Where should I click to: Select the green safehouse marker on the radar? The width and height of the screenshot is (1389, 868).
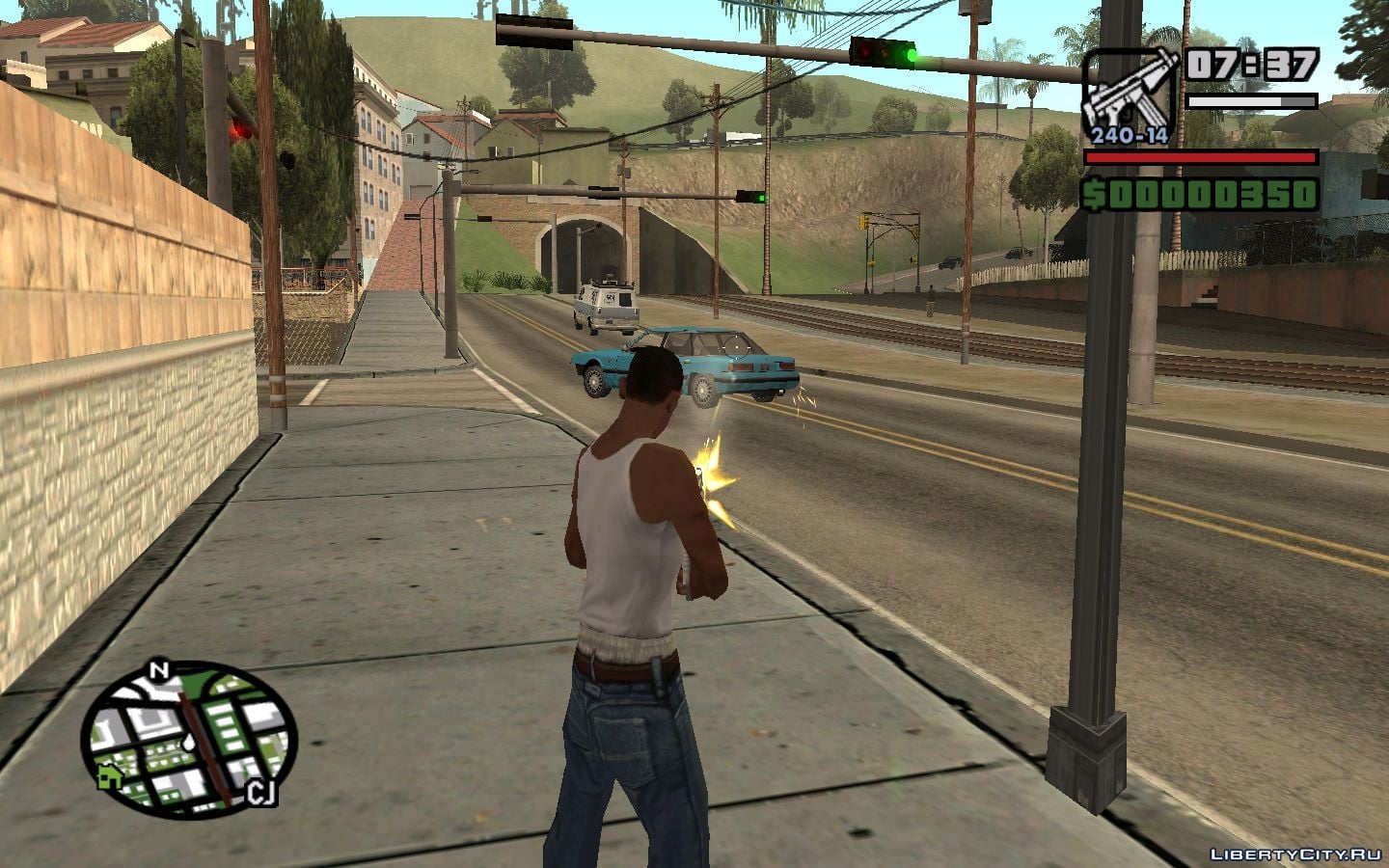click(109, 774)
